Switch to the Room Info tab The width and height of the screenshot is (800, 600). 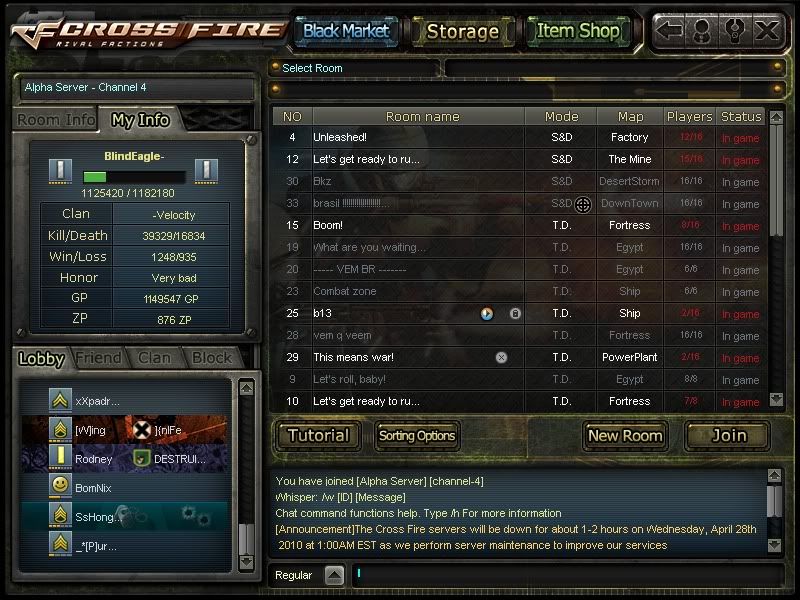tap(56, 120)
